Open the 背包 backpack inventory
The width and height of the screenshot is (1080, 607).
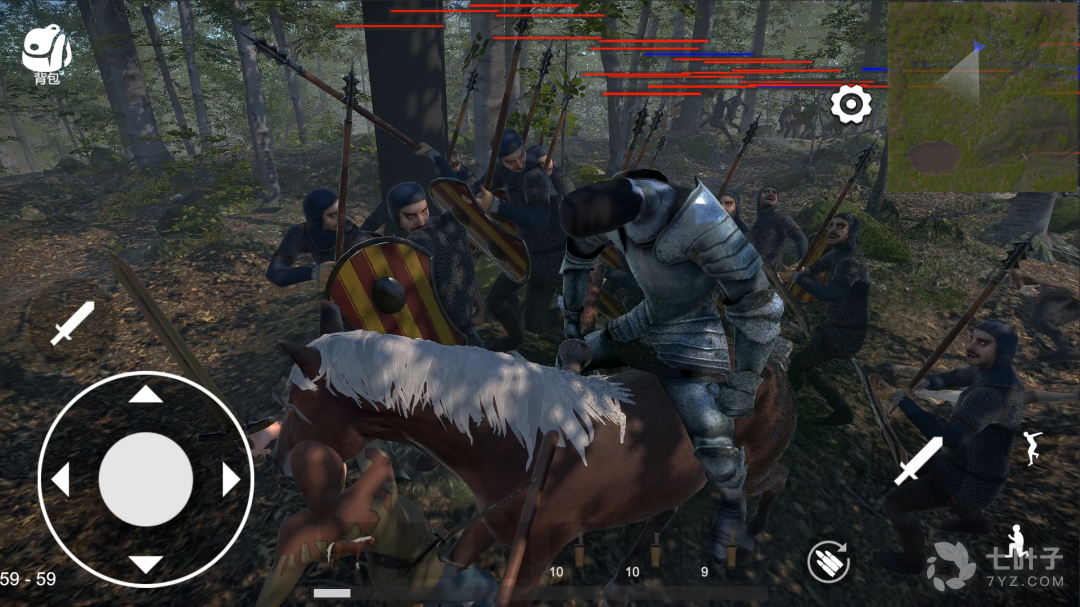coord(45,52)
